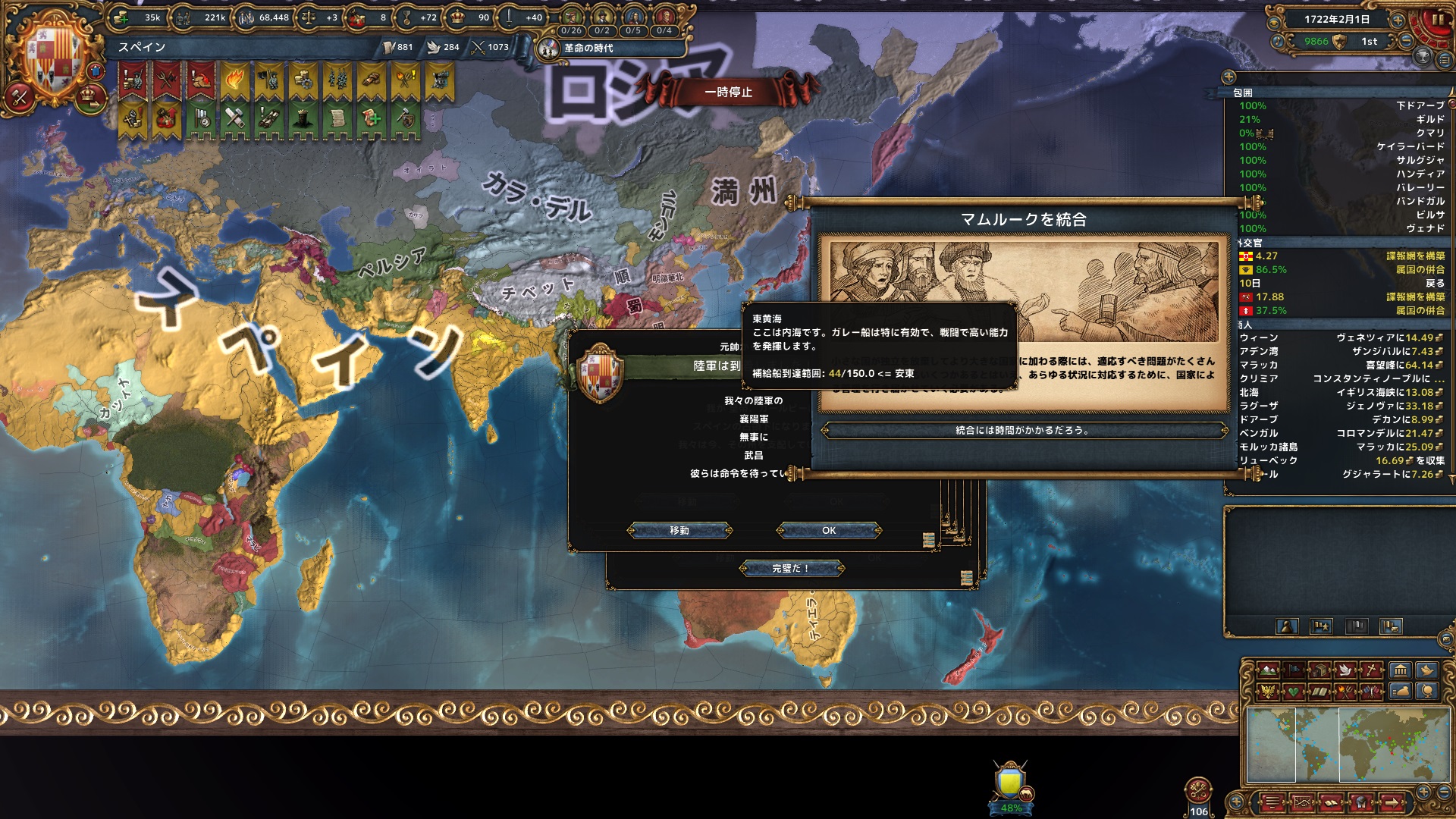Choose the 統合には時間がかかるだろう event option

1022,431
